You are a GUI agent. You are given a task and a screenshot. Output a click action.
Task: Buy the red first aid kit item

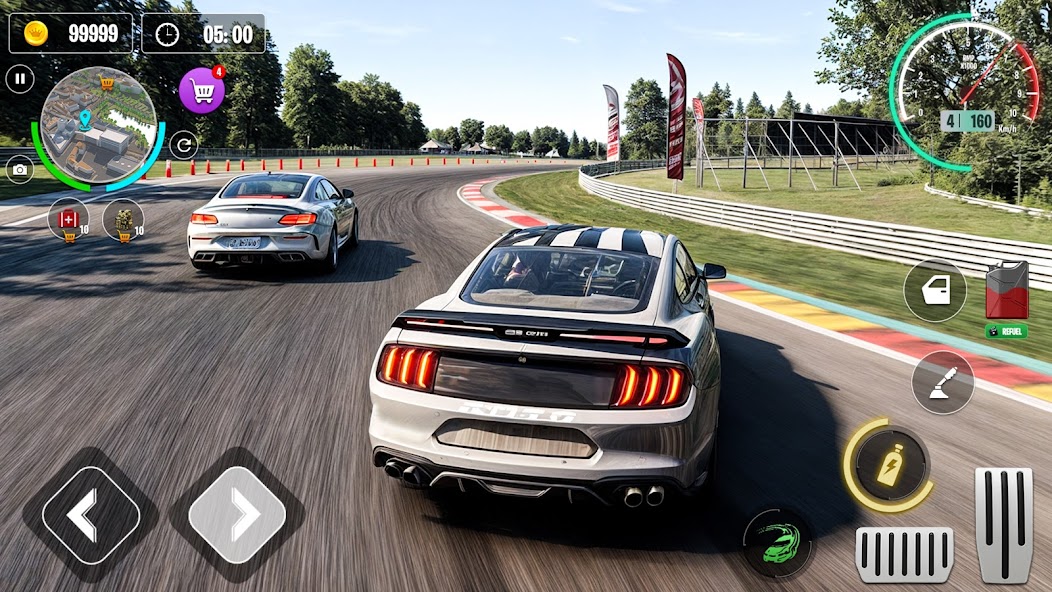[x=70, y=220]
